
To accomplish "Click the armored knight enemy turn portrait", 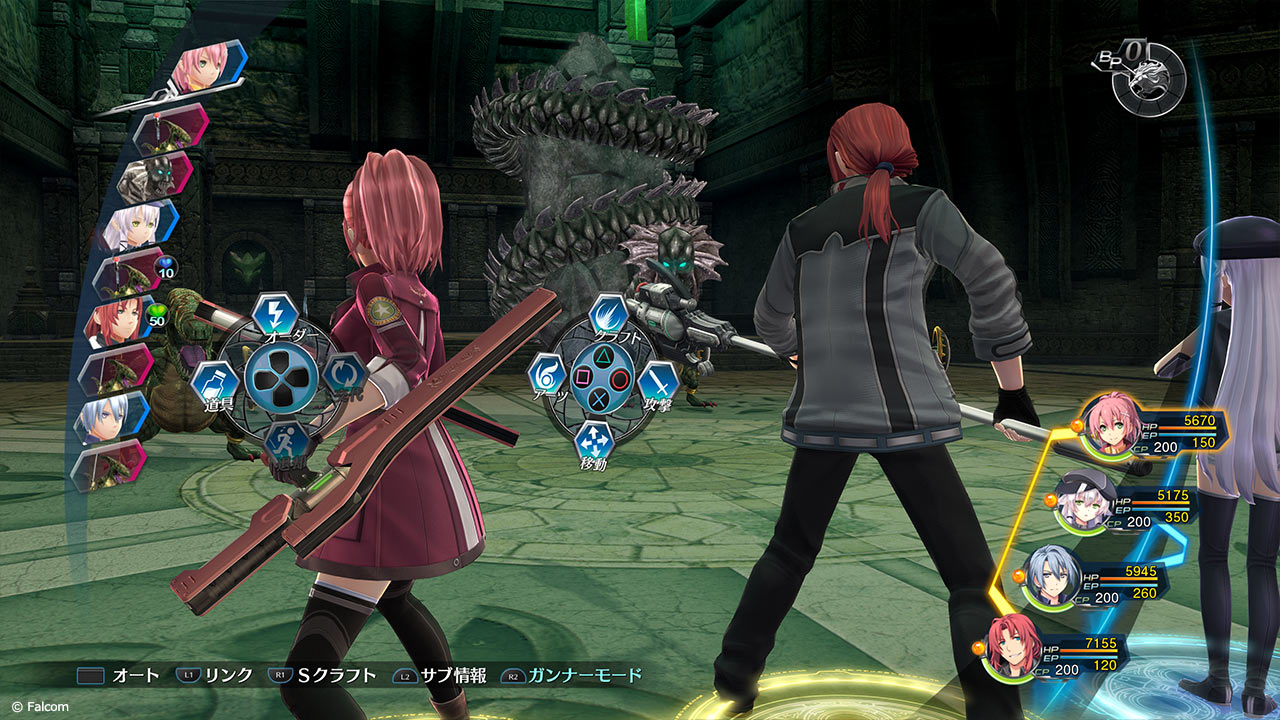I will (152, 176).
